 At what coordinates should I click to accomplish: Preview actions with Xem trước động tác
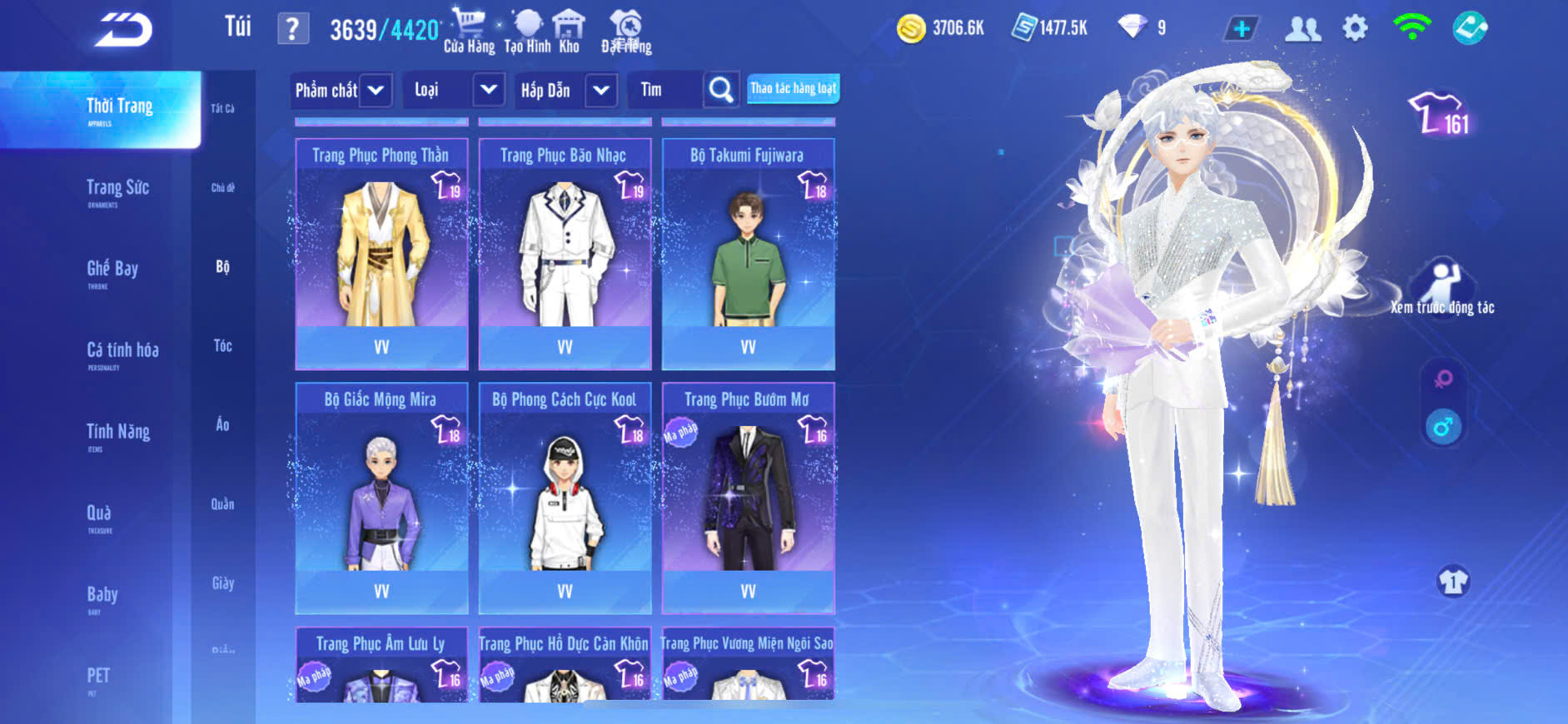[1442, 288]
